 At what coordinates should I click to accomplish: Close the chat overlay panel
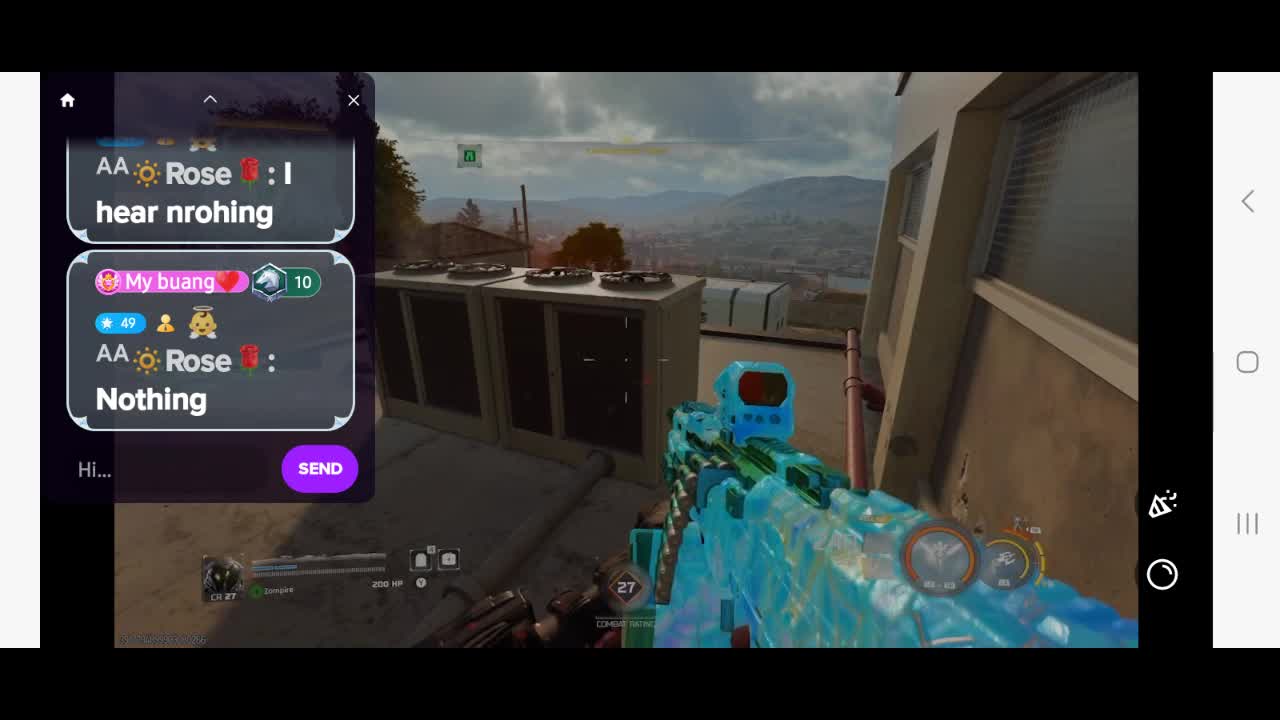[x=353, y=100]
